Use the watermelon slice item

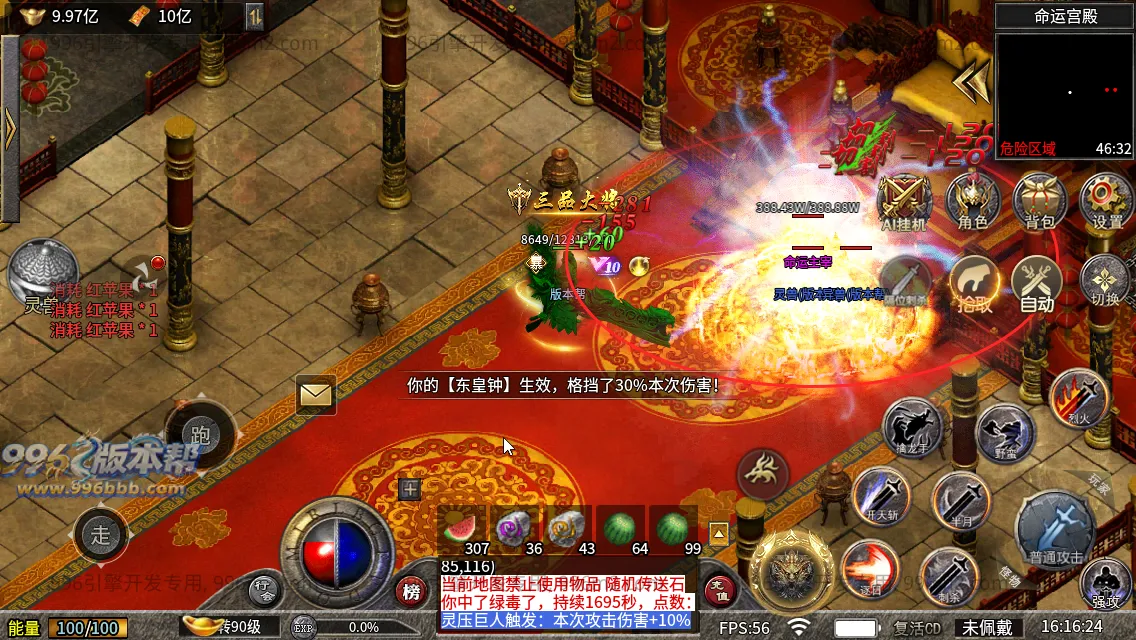point(461,528)
